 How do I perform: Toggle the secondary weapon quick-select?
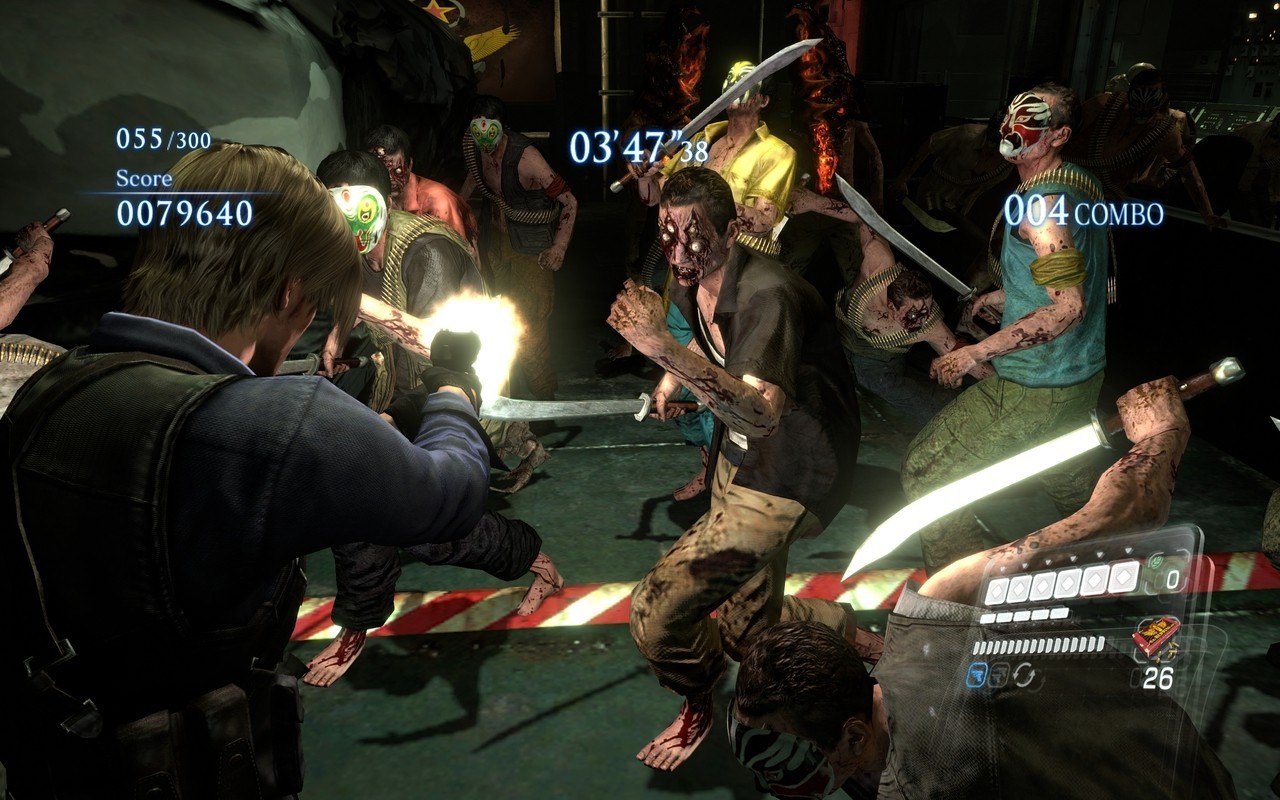tap(1001, 675)
